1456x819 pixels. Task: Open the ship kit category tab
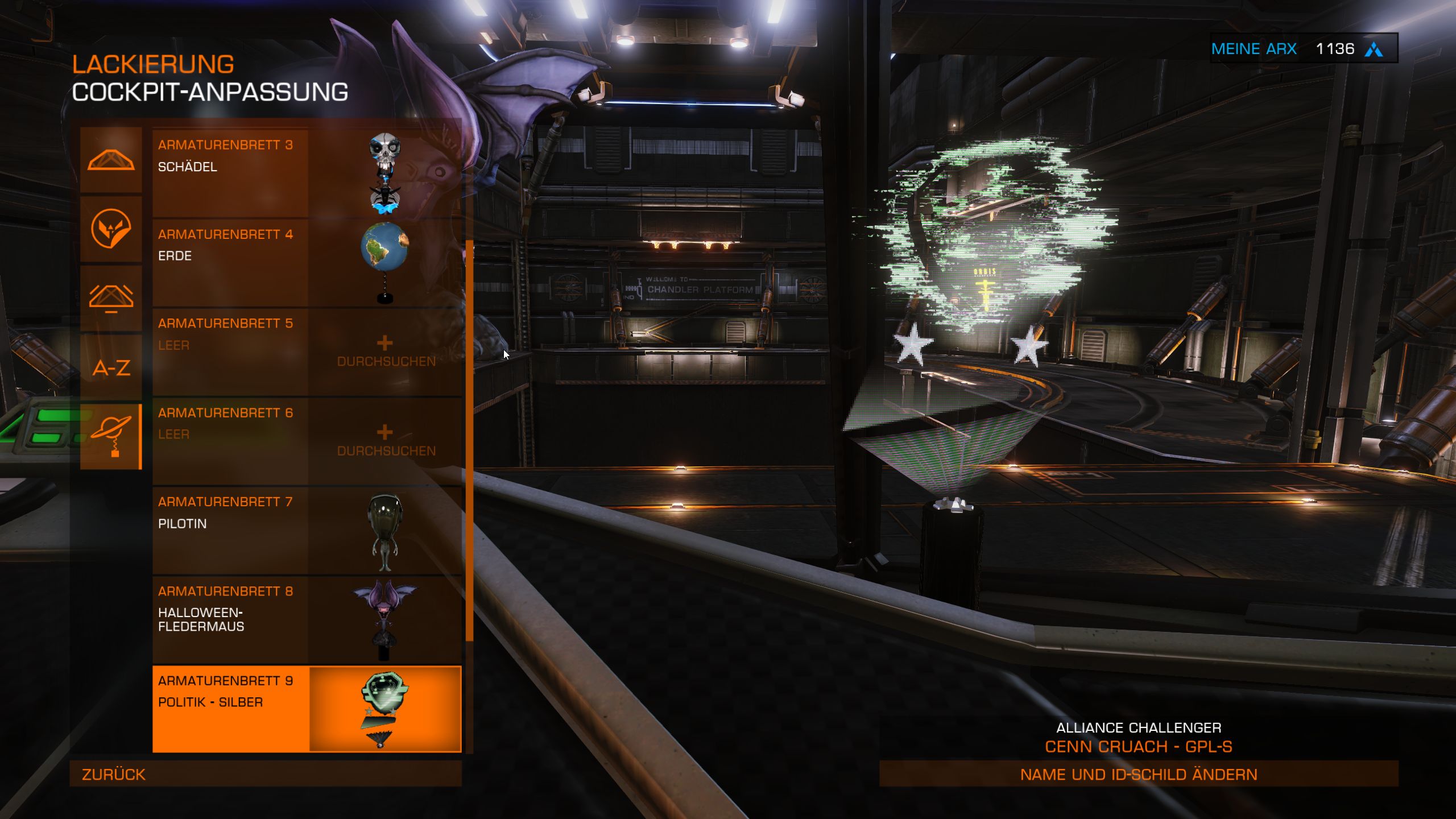click(x=111, y=298)
